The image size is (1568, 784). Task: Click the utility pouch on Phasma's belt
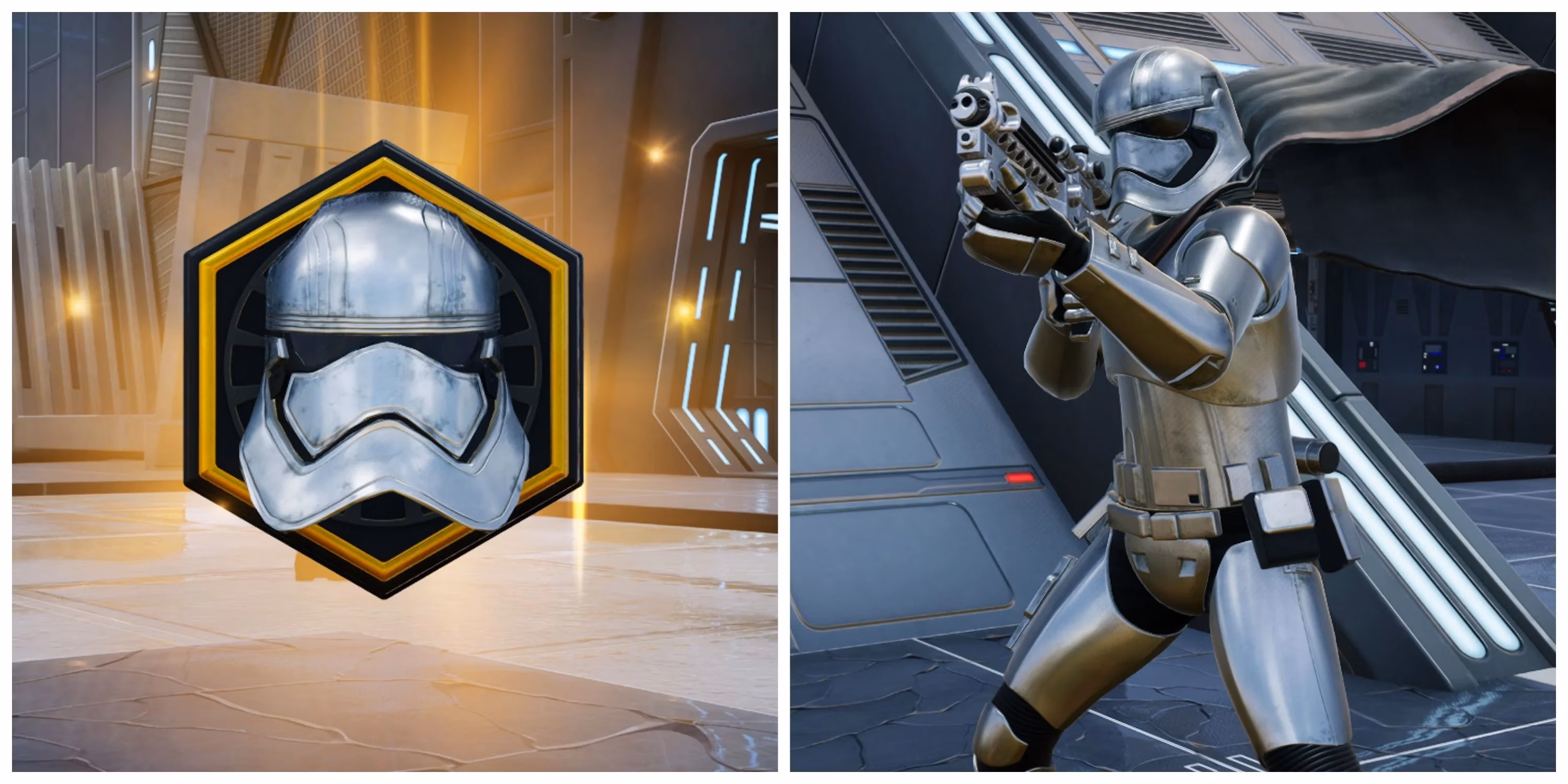click(x=1284, y=524)
